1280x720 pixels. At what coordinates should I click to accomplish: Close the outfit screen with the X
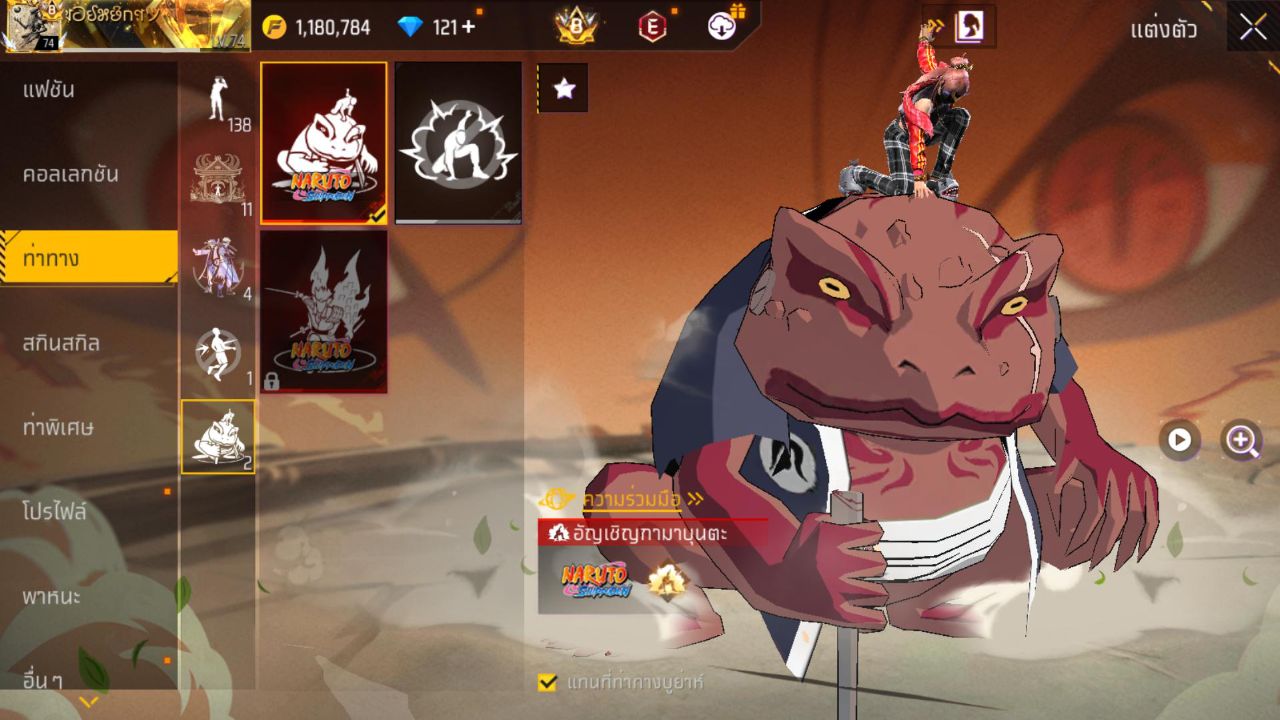[1253, 27]
